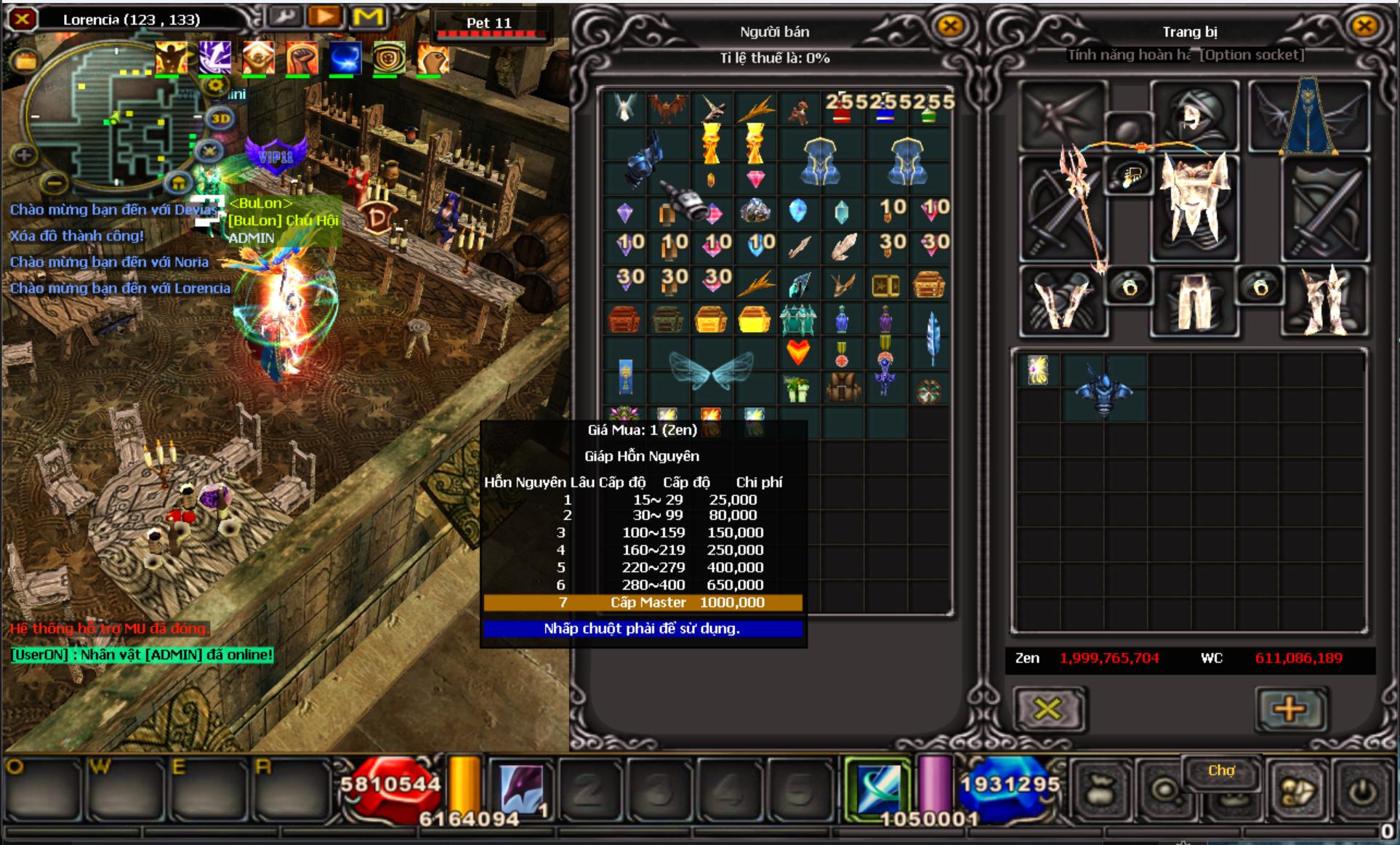Image resolution: width=1400 pixels, height=845 pixels.
Task: Select the brown bat-winged pet in shop
Action: (667, 108)
